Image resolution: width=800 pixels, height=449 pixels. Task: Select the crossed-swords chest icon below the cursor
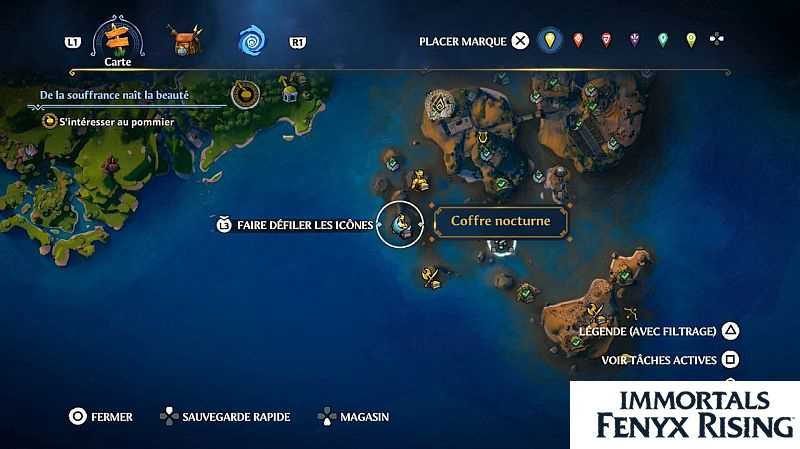(431, 277)
